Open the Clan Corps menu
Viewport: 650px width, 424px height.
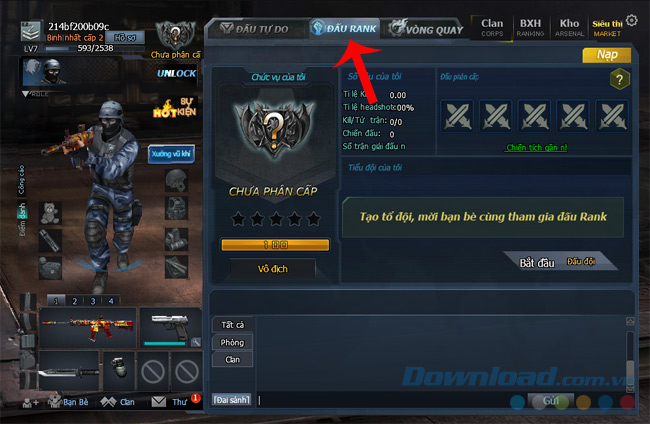[x=492, y=26]
